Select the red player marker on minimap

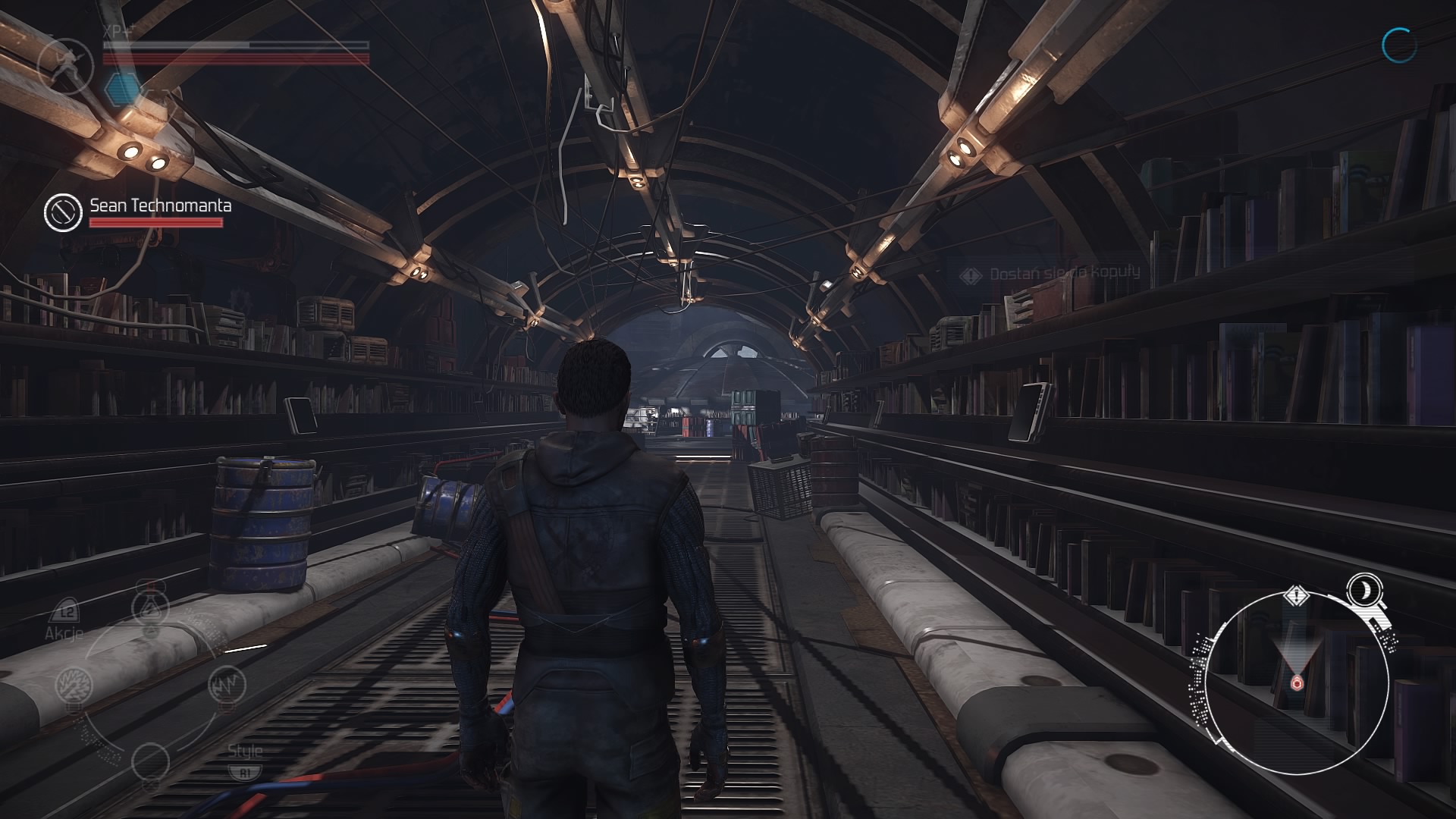[x=1296, y=684]
